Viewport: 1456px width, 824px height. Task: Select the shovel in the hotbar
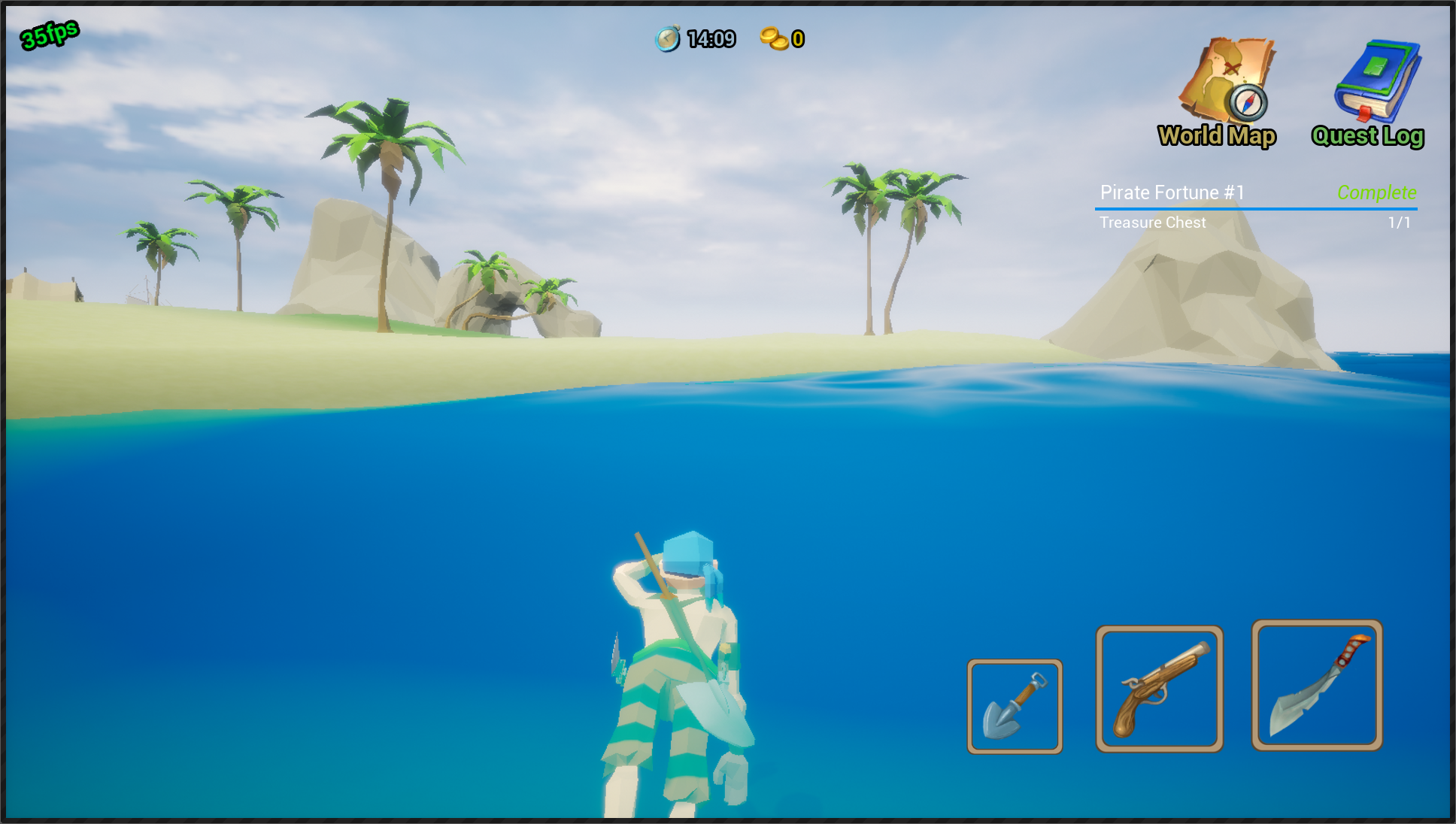click(1015, 707)
